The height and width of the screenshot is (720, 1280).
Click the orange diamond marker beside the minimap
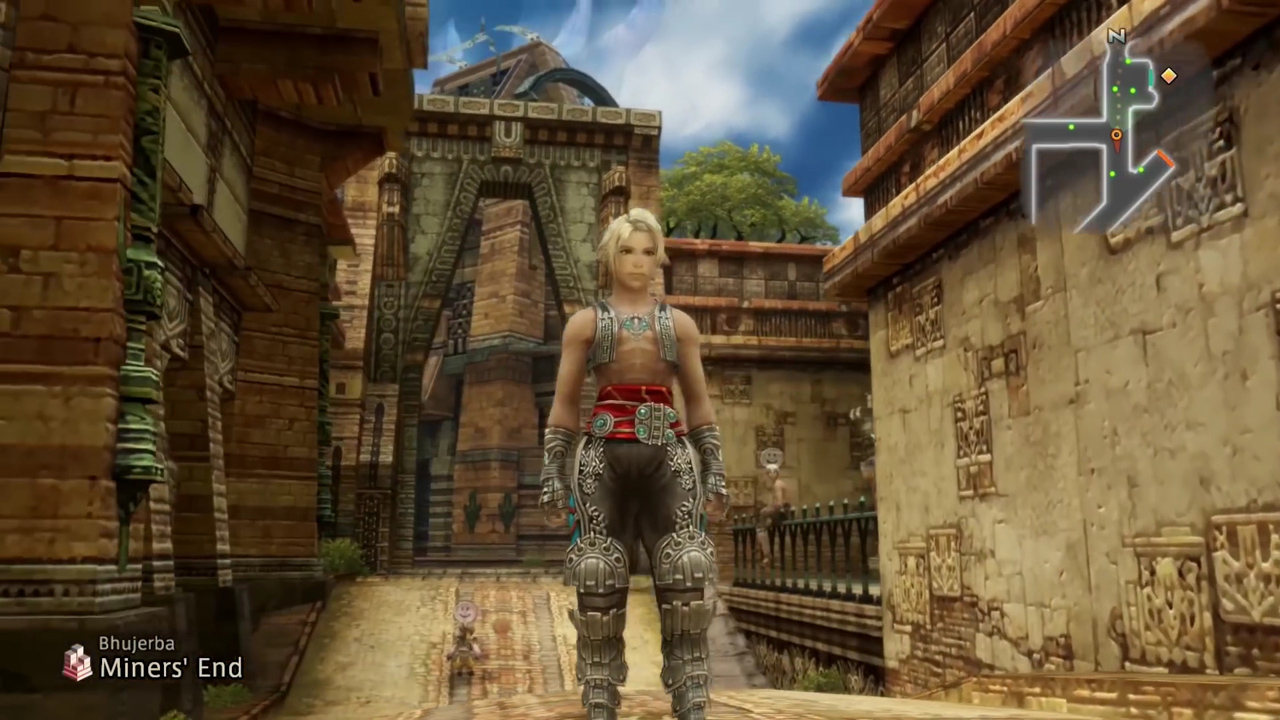[x=1168, y=76]
